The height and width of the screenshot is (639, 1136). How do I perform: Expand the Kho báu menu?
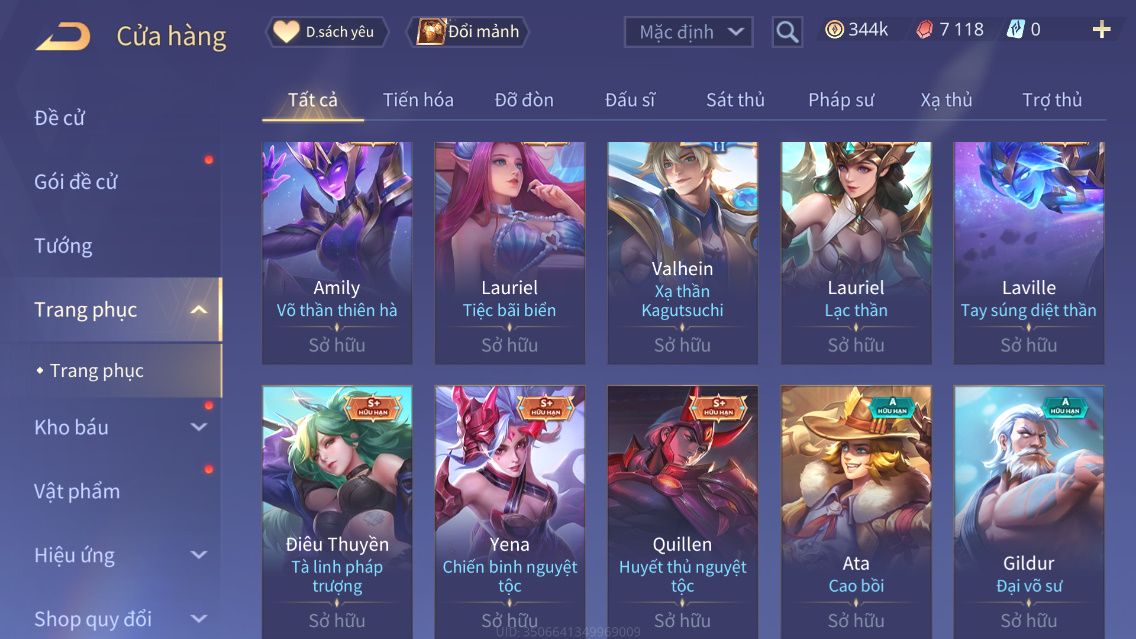pos(120,427)
